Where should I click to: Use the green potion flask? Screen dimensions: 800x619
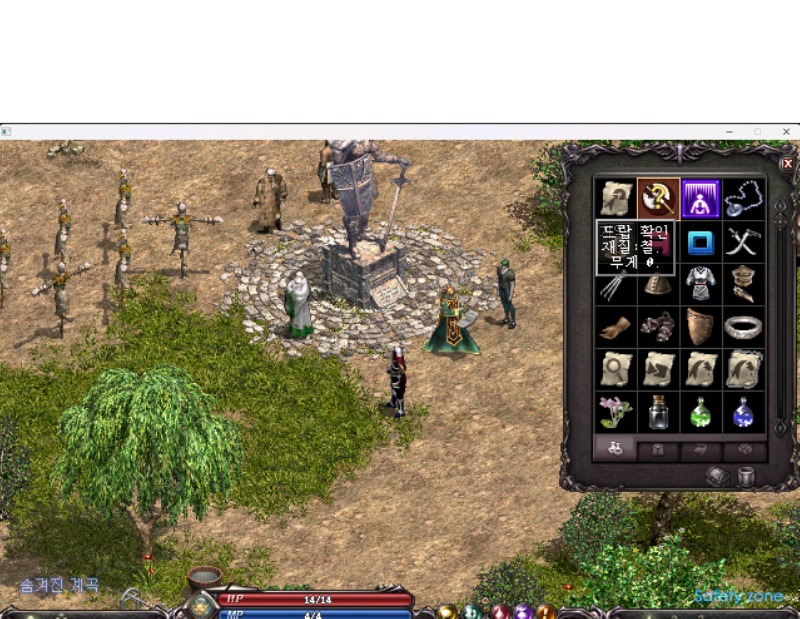point(700,412)
